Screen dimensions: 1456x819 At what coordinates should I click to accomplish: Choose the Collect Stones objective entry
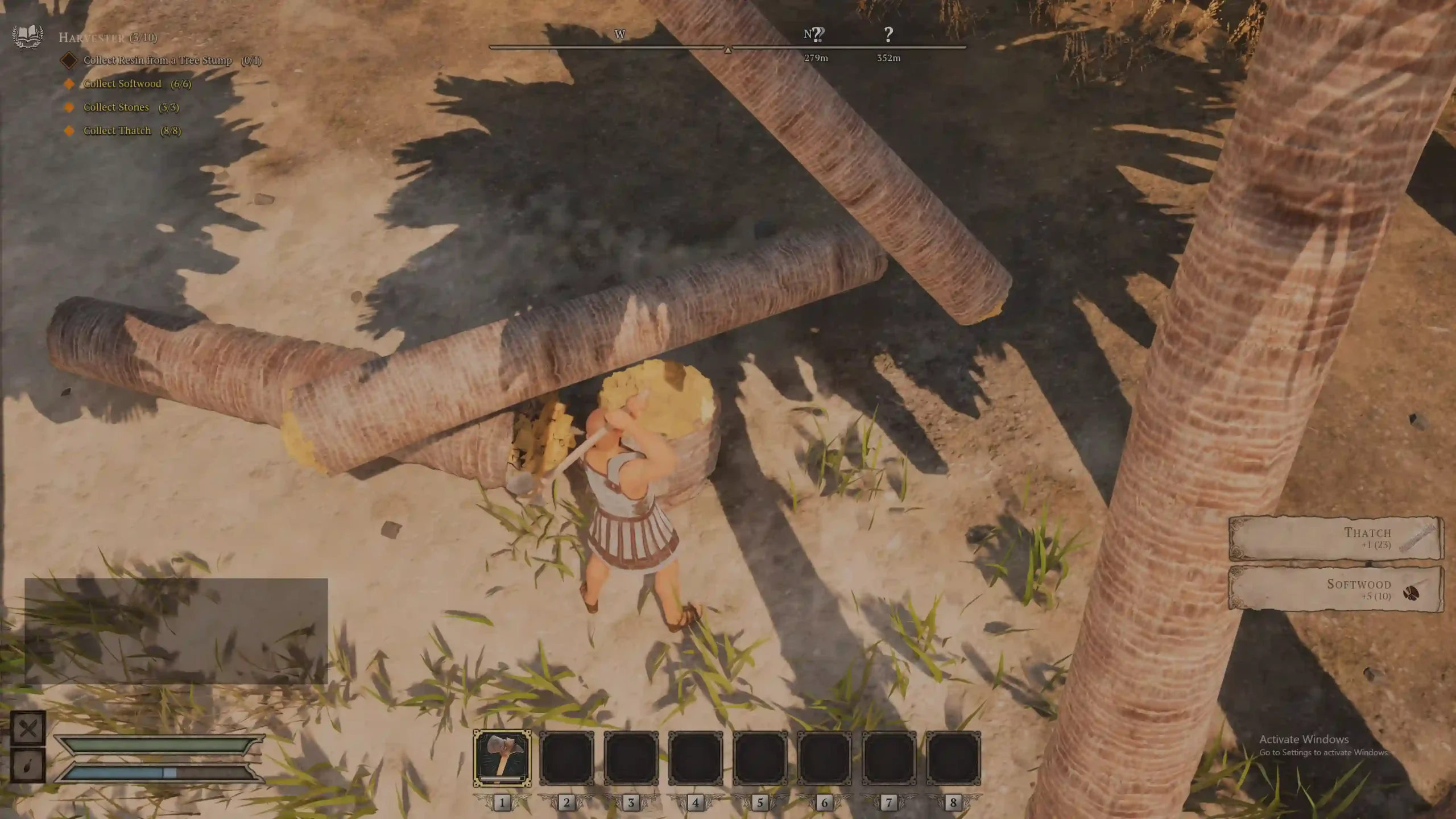click(116, 107)
